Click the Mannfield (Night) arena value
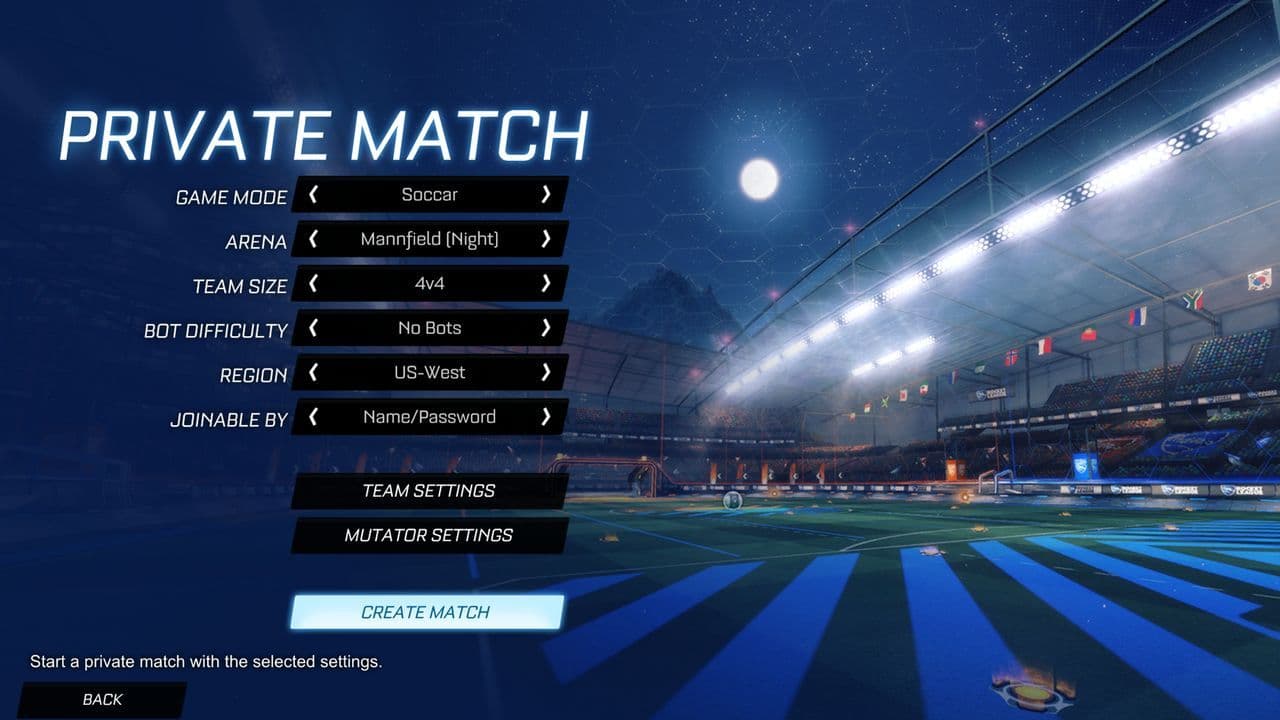 [x=429, y=239]
